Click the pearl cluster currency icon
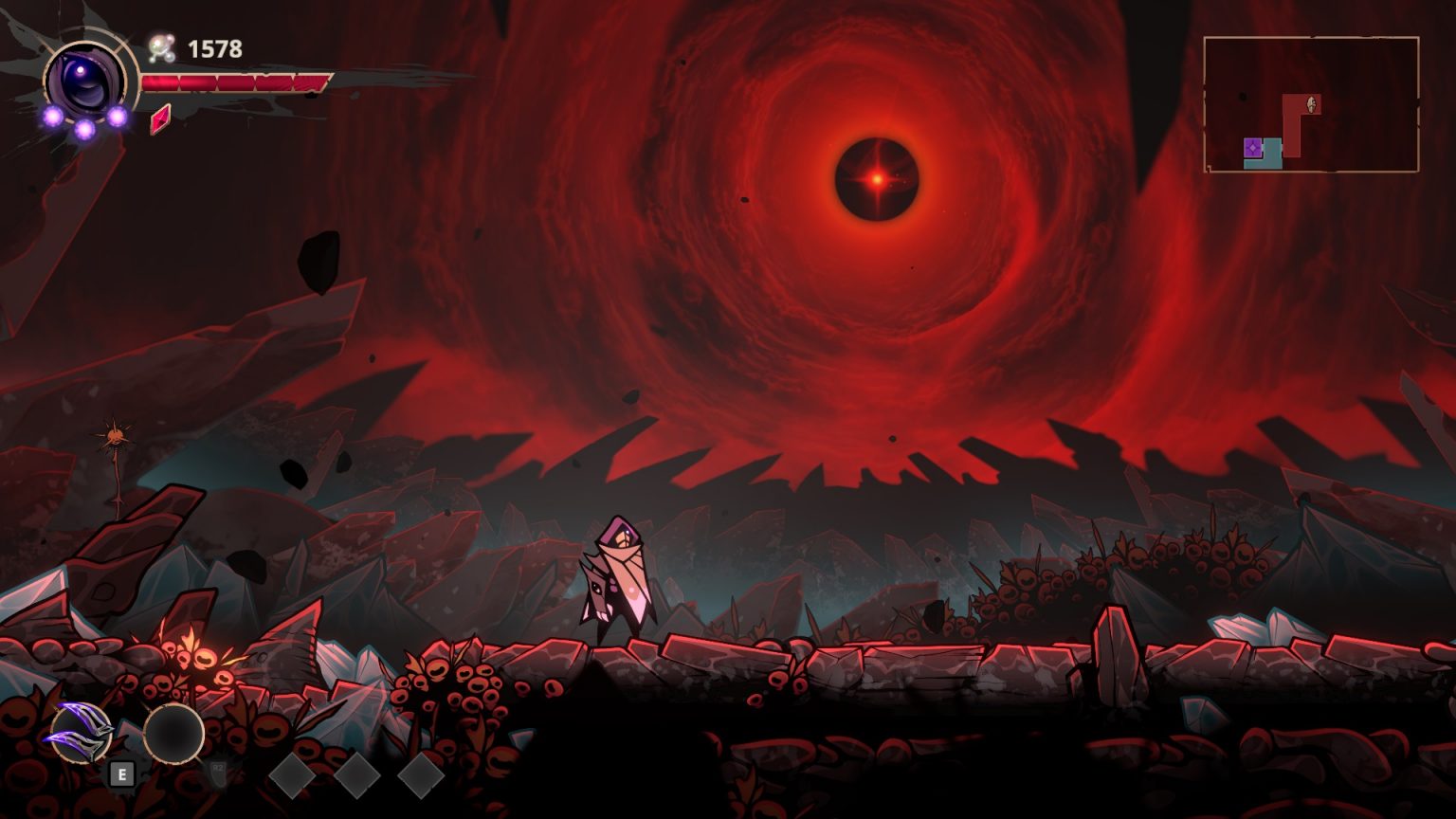 [x=162, y=48]
